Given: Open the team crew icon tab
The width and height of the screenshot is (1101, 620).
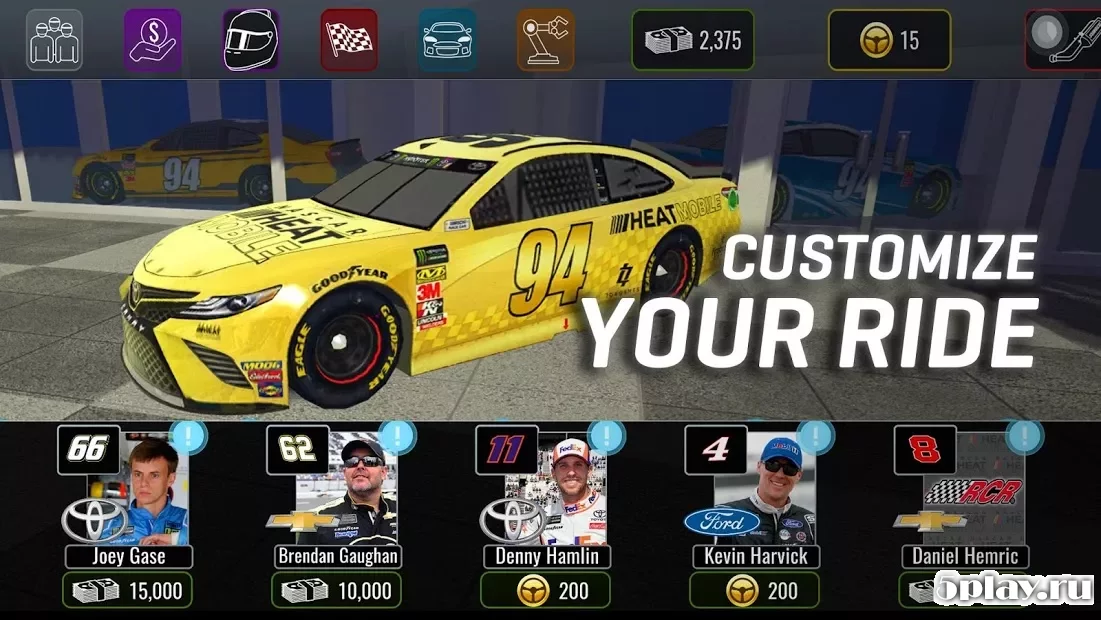Looking at the screenshot, I should pos(54,40).
